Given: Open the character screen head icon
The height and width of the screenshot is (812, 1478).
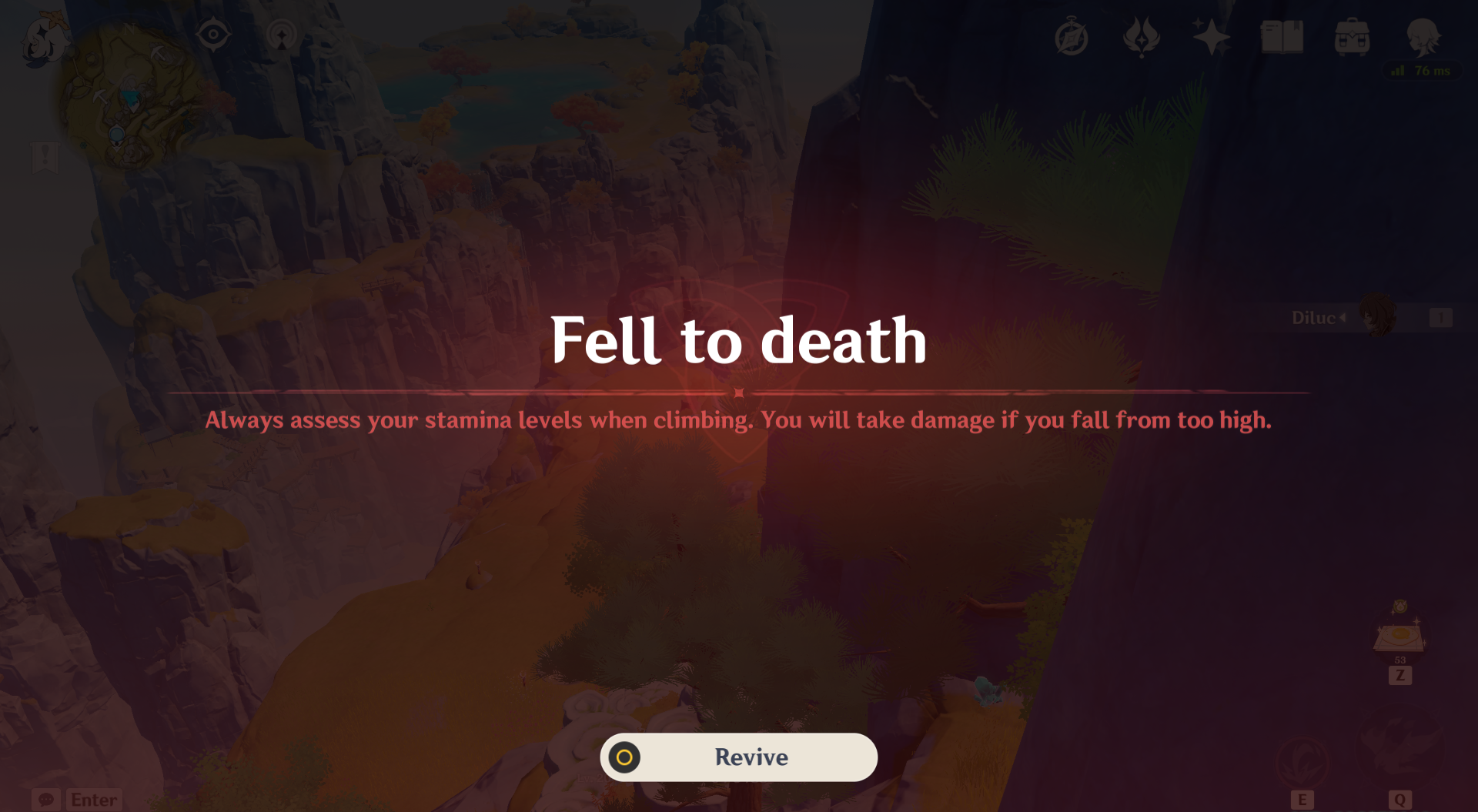Looking at the screenshot, I should 1423,35.
